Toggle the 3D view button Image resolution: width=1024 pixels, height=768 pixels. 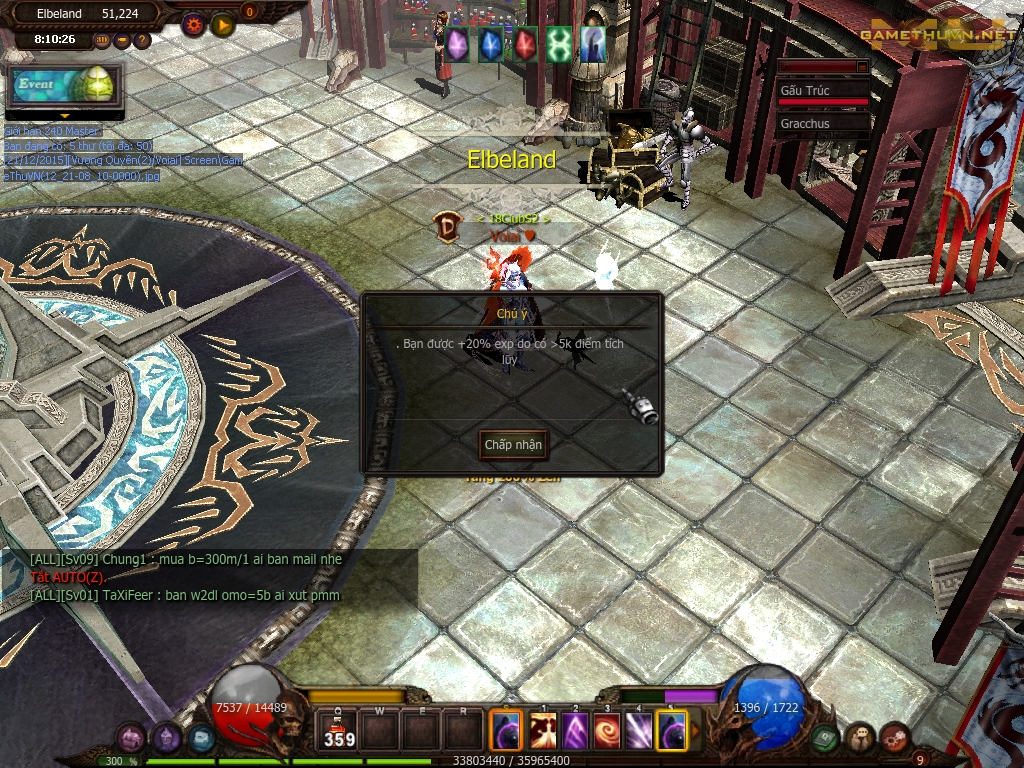tap(102, 40)
